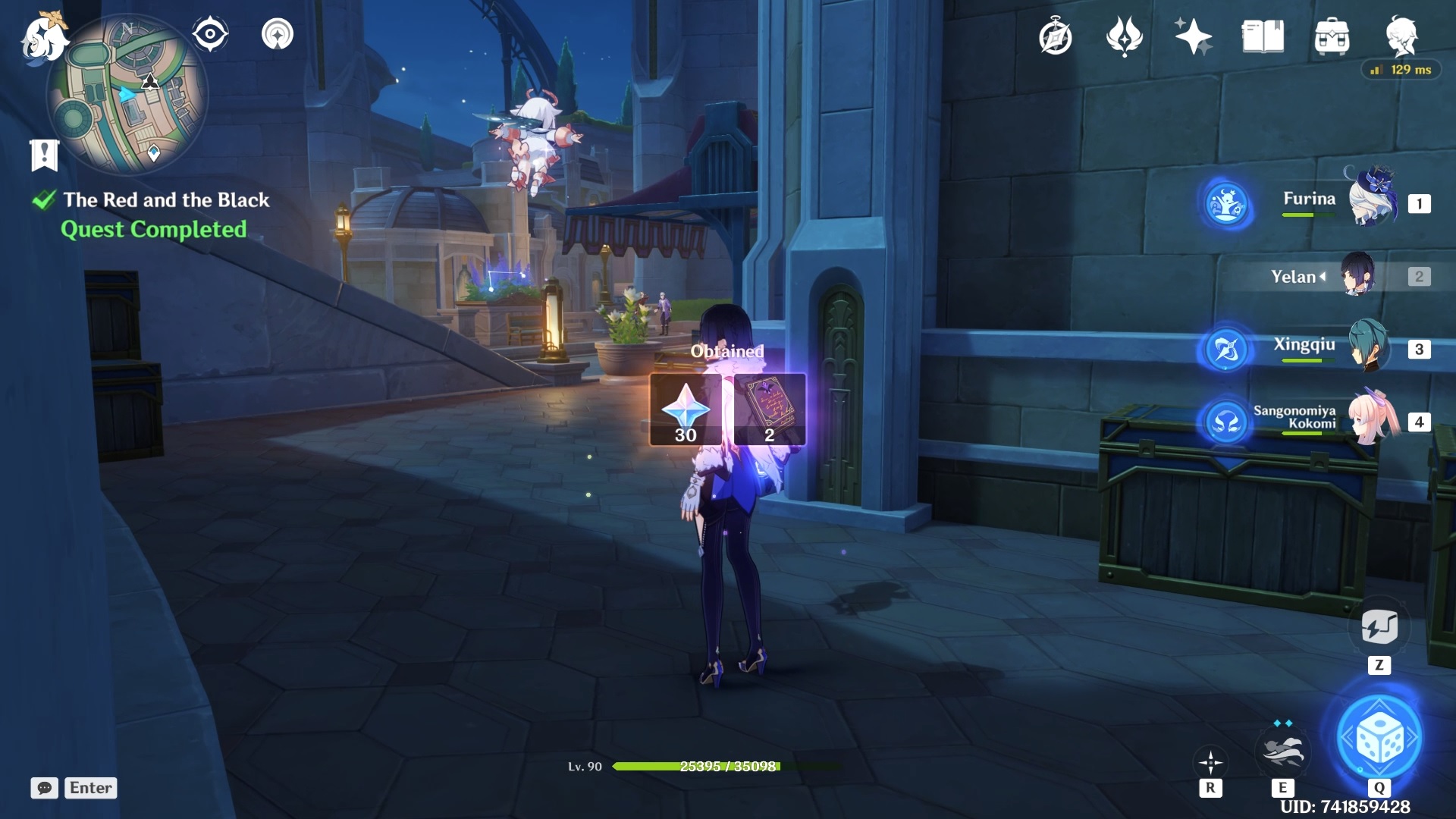Click the obtained Primogem reward tile

pyautogui.click(x=686, y=409)
